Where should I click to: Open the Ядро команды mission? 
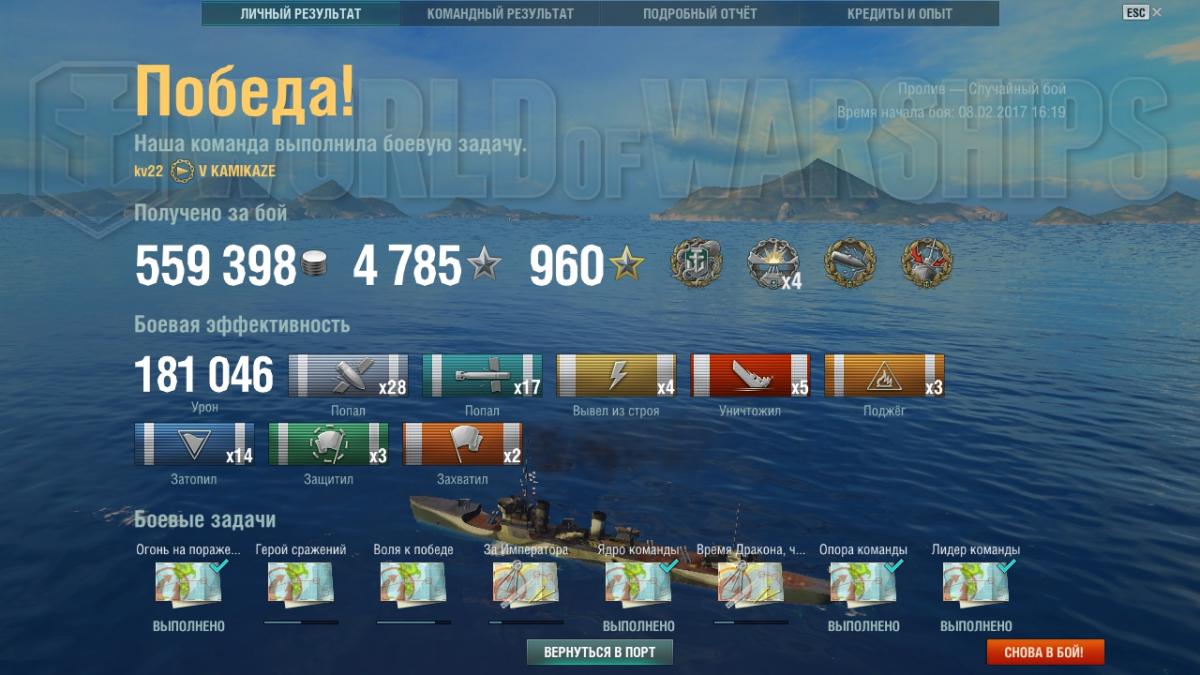point(638,583)
